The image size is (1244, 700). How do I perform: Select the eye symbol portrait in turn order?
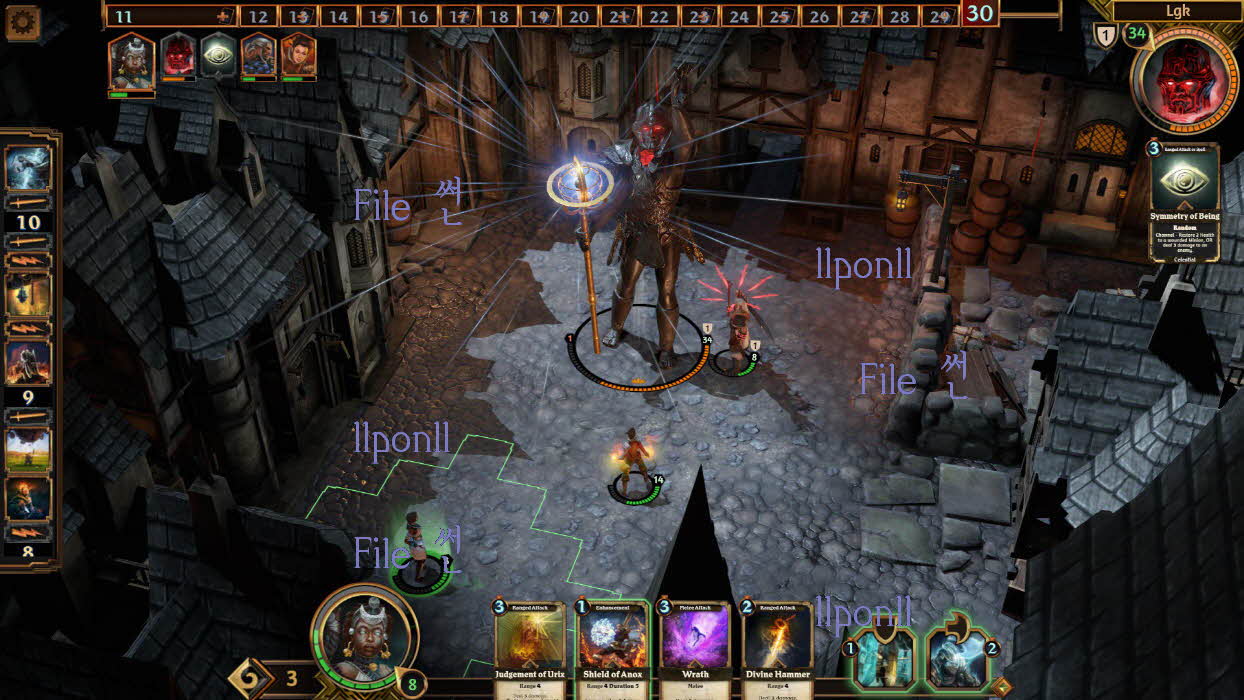pyautogui.click(x=218, y=55)
